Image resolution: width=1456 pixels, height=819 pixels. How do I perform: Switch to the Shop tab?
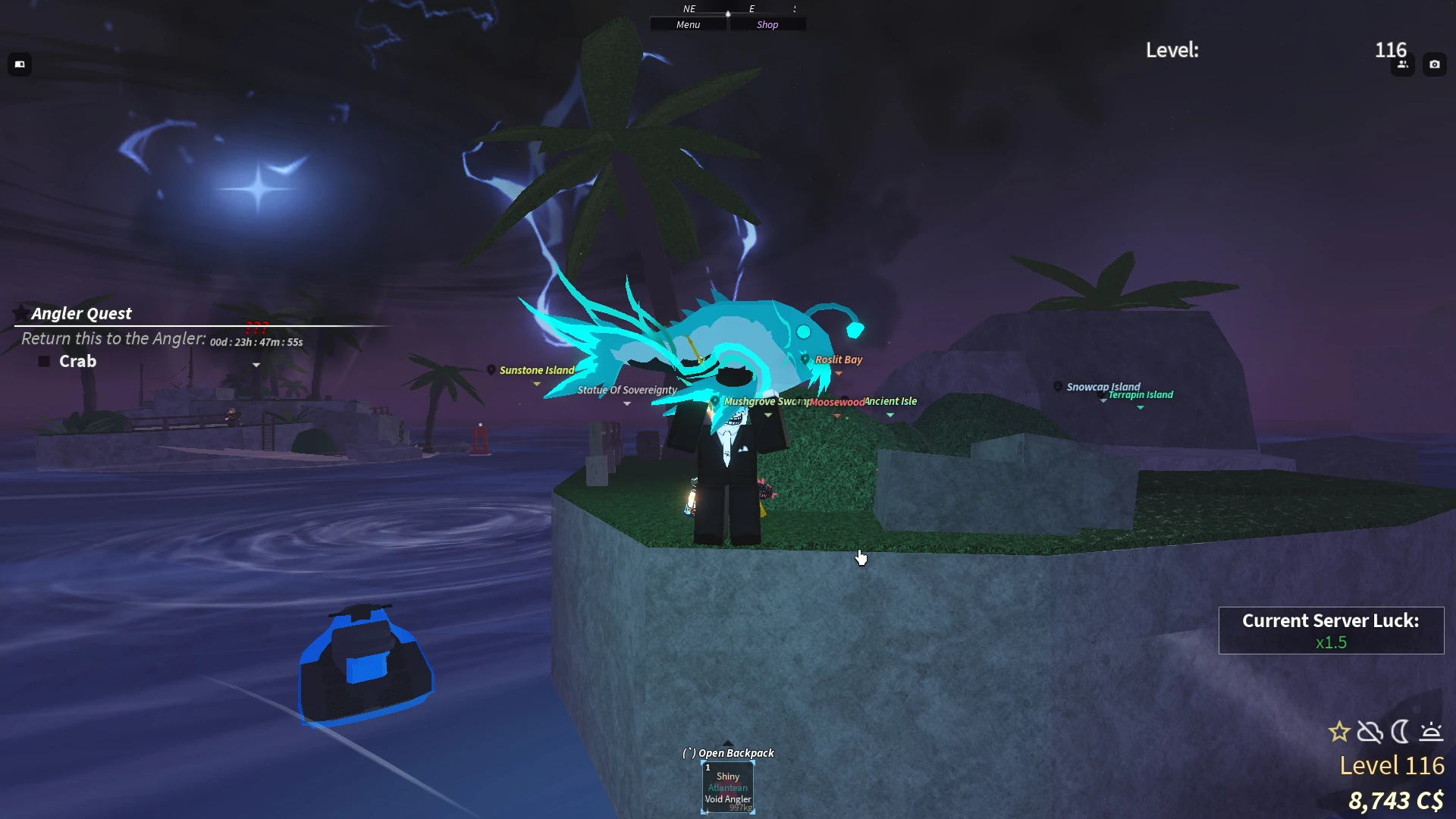pyautogui.click(x=767, y=24)
